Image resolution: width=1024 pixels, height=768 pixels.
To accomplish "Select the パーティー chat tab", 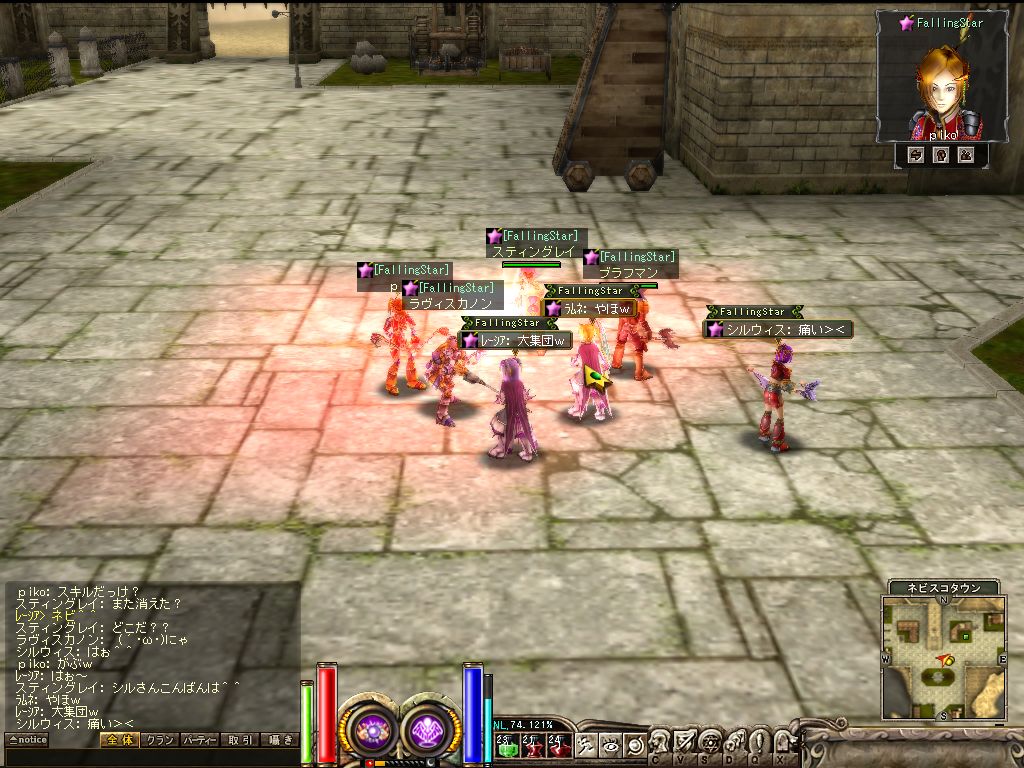I will 199,740.
